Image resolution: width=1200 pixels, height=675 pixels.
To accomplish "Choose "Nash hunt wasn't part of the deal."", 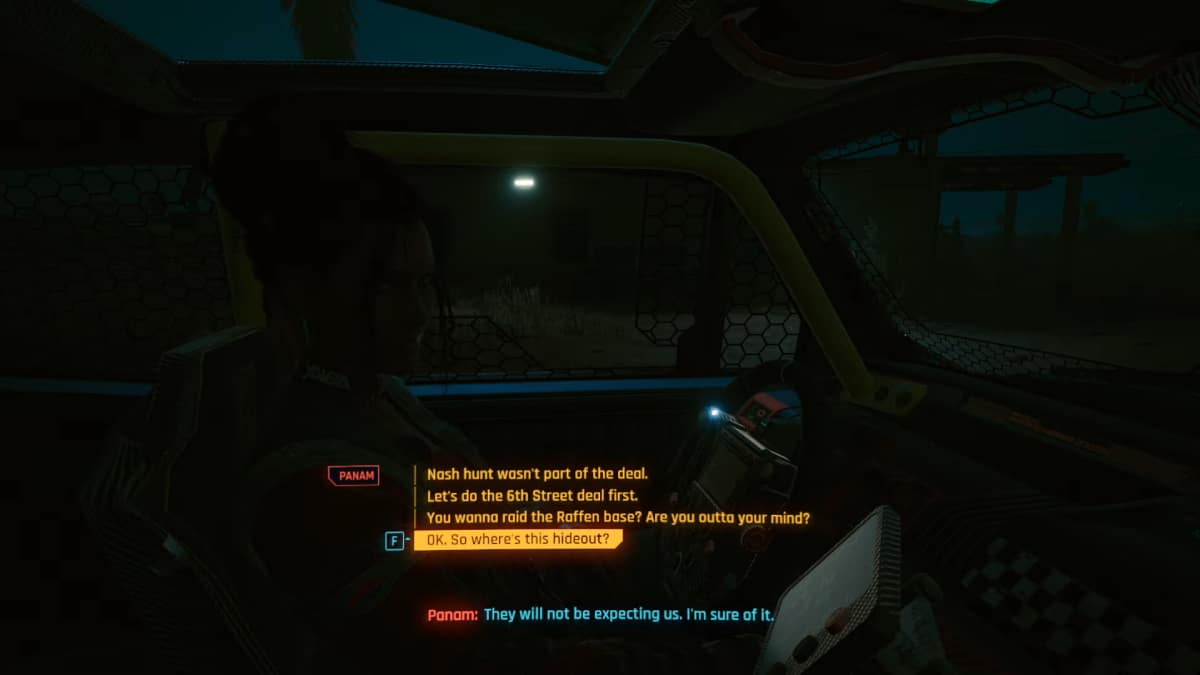I will [x=537, y=475].
